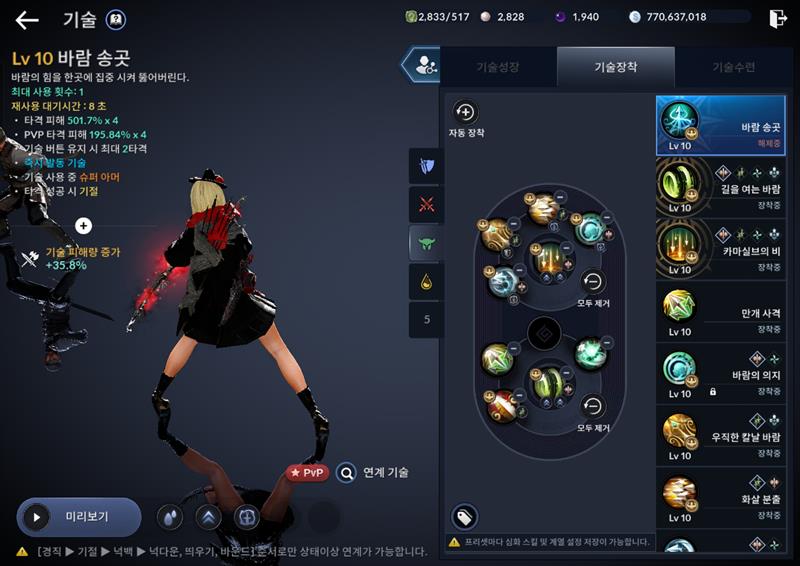Click the tag icon below the skill wheel
This screenshot has height=566, width=800.
click(464, 516)
